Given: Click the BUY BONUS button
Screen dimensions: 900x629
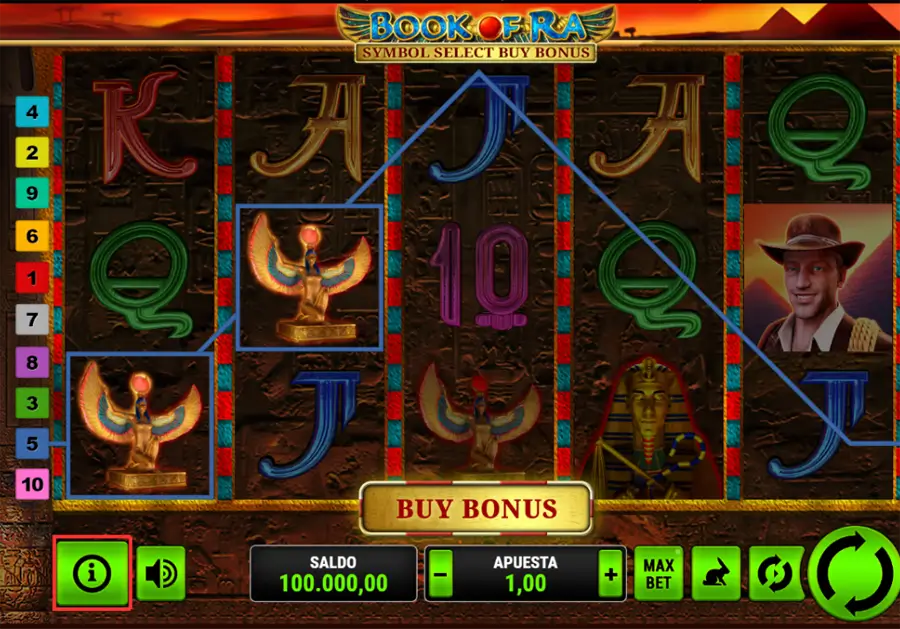Looking at the screenshot, I should 476,509.
